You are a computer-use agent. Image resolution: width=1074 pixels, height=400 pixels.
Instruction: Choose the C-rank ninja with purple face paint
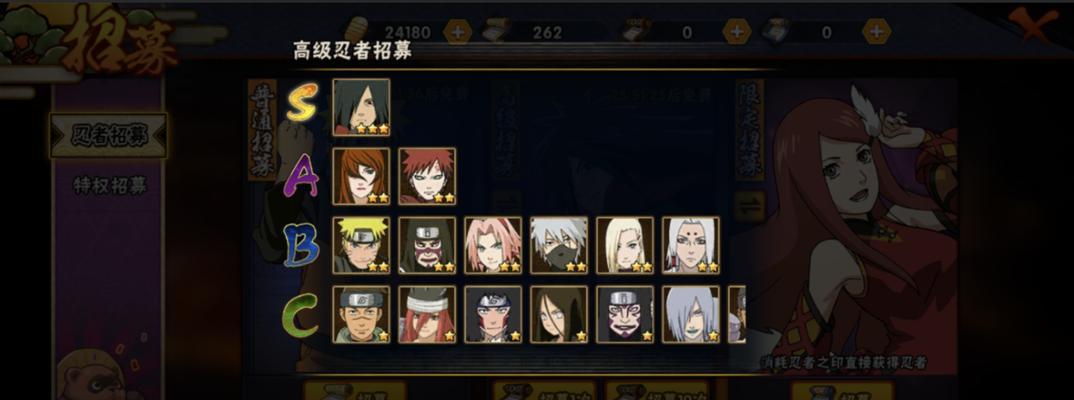[x=625, y=314]
